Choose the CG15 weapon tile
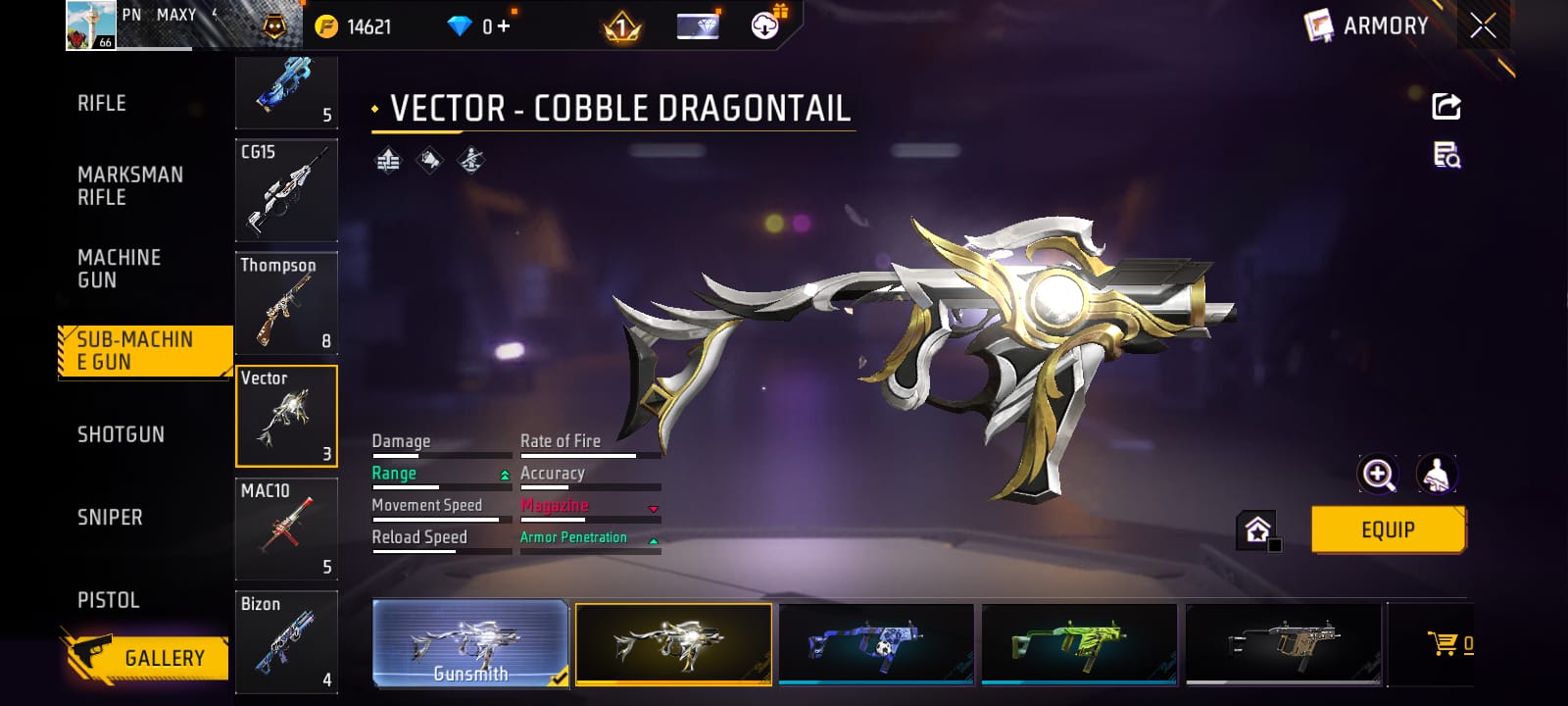This screenshot has width=1568, height=706. tap(286, 190)
